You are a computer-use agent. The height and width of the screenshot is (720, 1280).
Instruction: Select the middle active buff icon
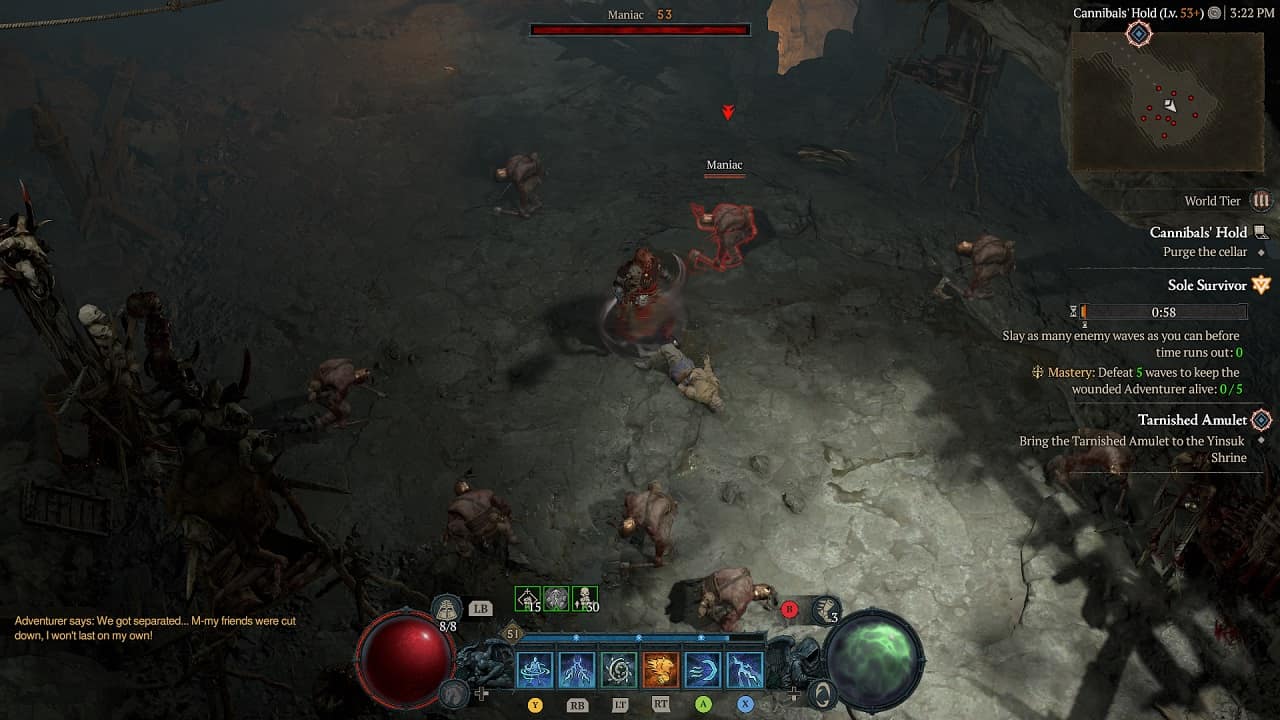coord(556,599)
